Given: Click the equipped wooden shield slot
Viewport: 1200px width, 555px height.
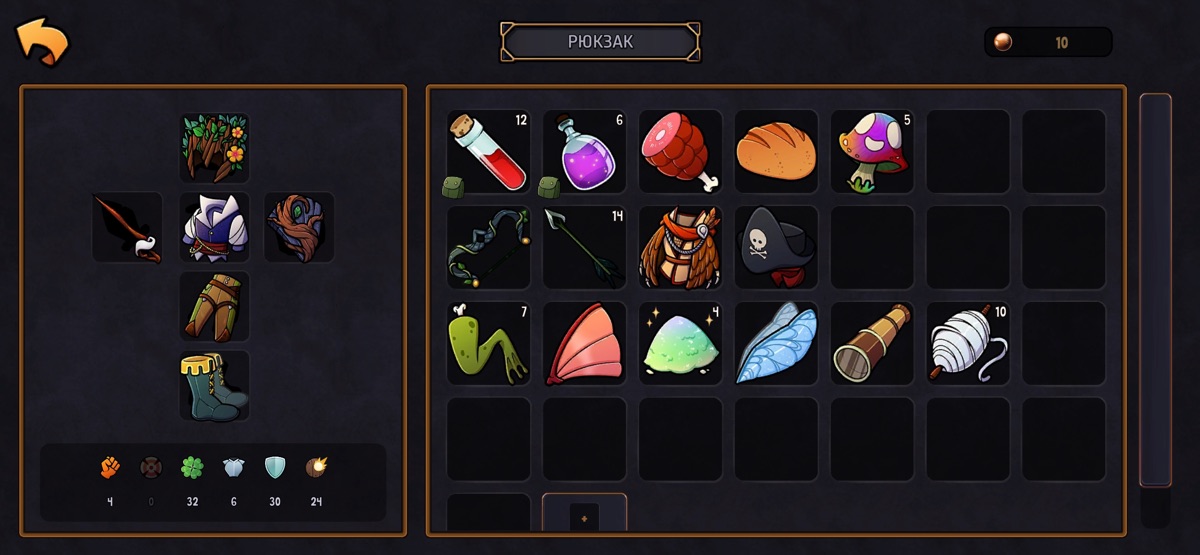Looking at the screenshot, I should (299, 227).
